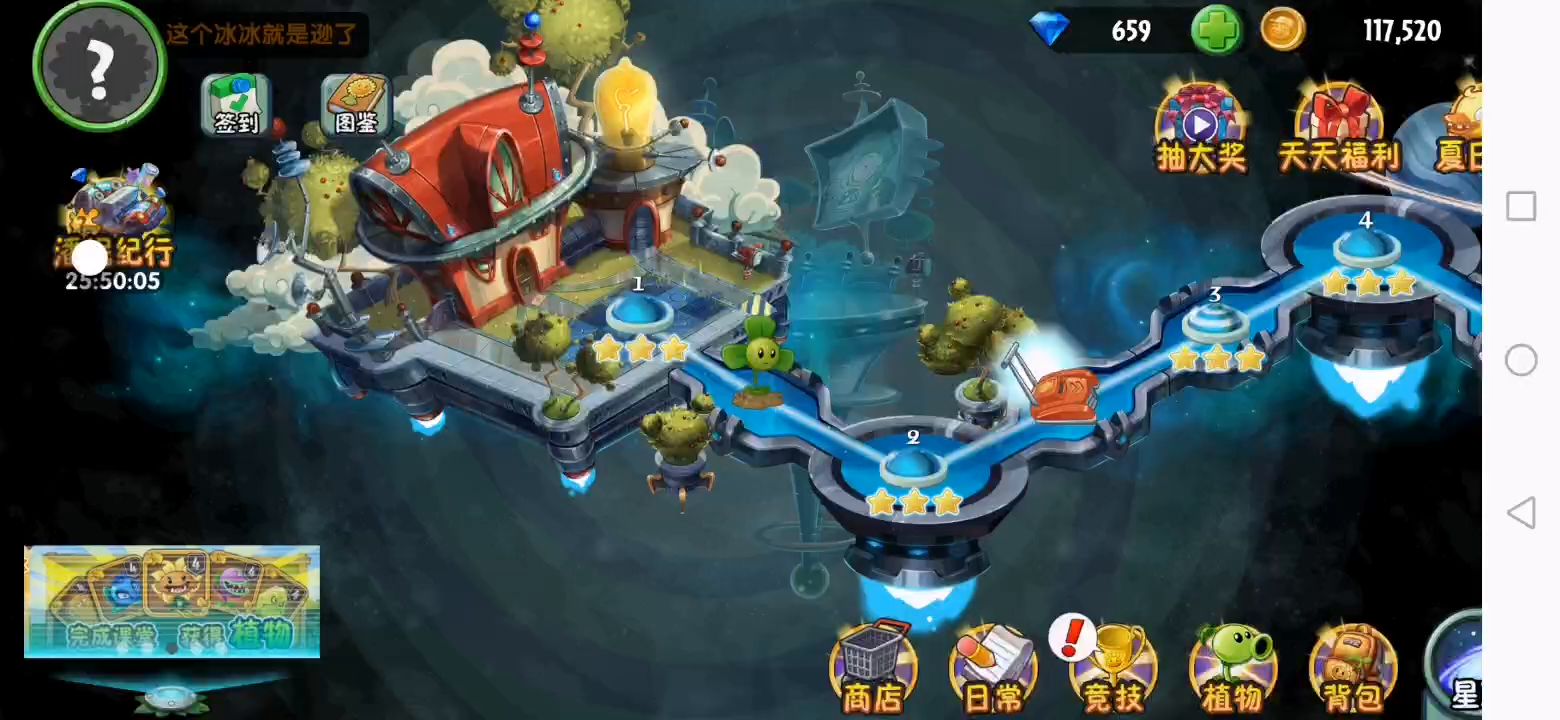Open the 植物 plants menu
The image size is (1560, 720).
click(1233, 667)
